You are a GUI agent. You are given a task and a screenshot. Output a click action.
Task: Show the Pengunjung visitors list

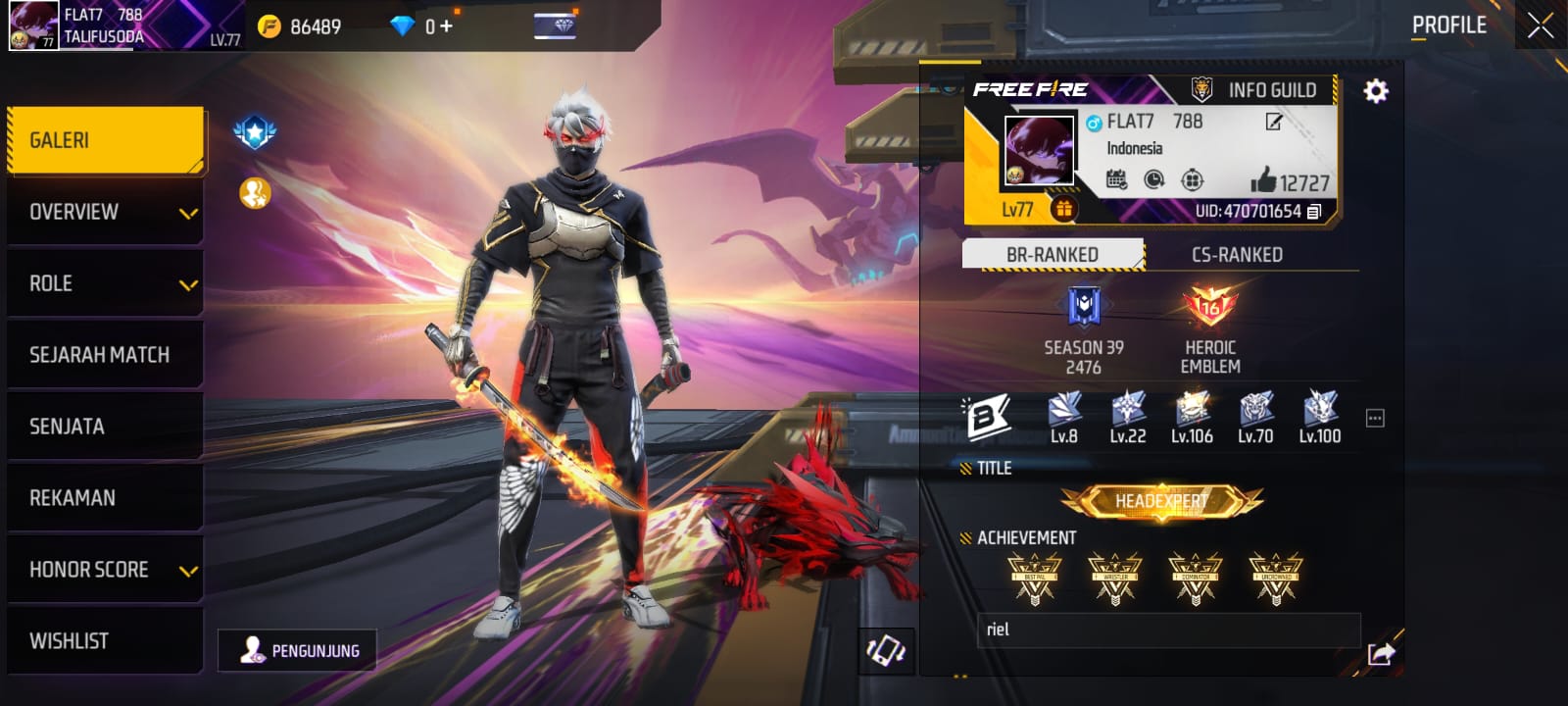(x=298, y=650)
